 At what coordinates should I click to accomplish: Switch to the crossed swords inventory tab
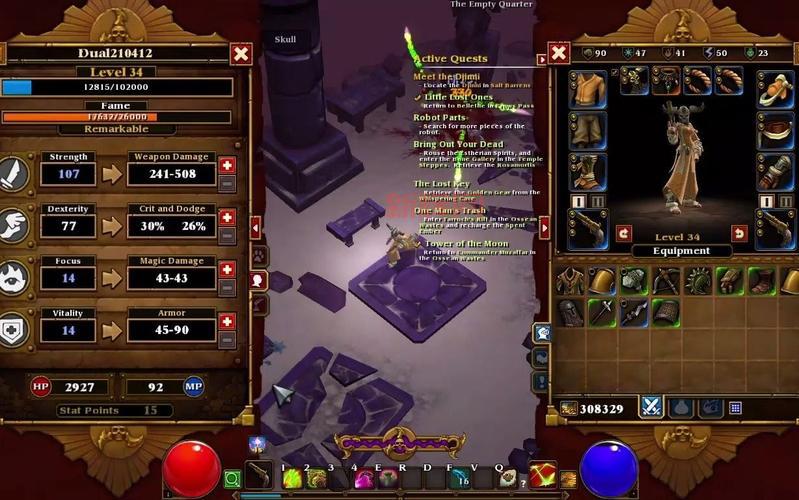(x=652, y=407)
